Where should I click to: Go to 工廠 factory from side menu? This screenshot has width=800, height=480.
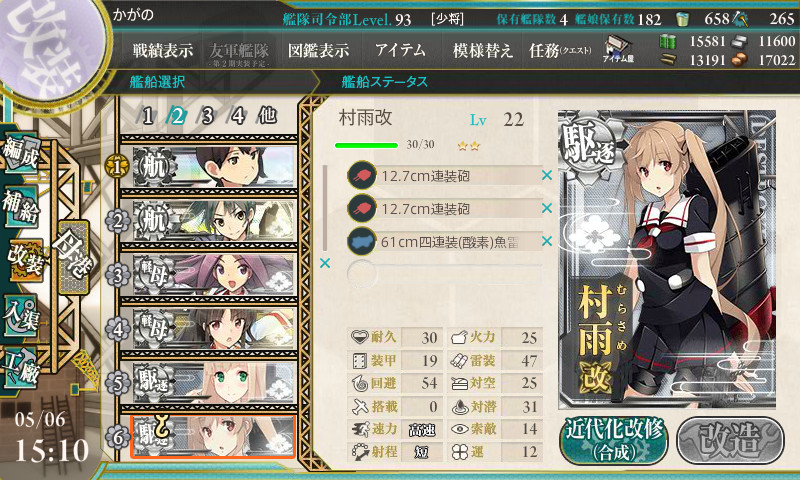pos(24,362)
